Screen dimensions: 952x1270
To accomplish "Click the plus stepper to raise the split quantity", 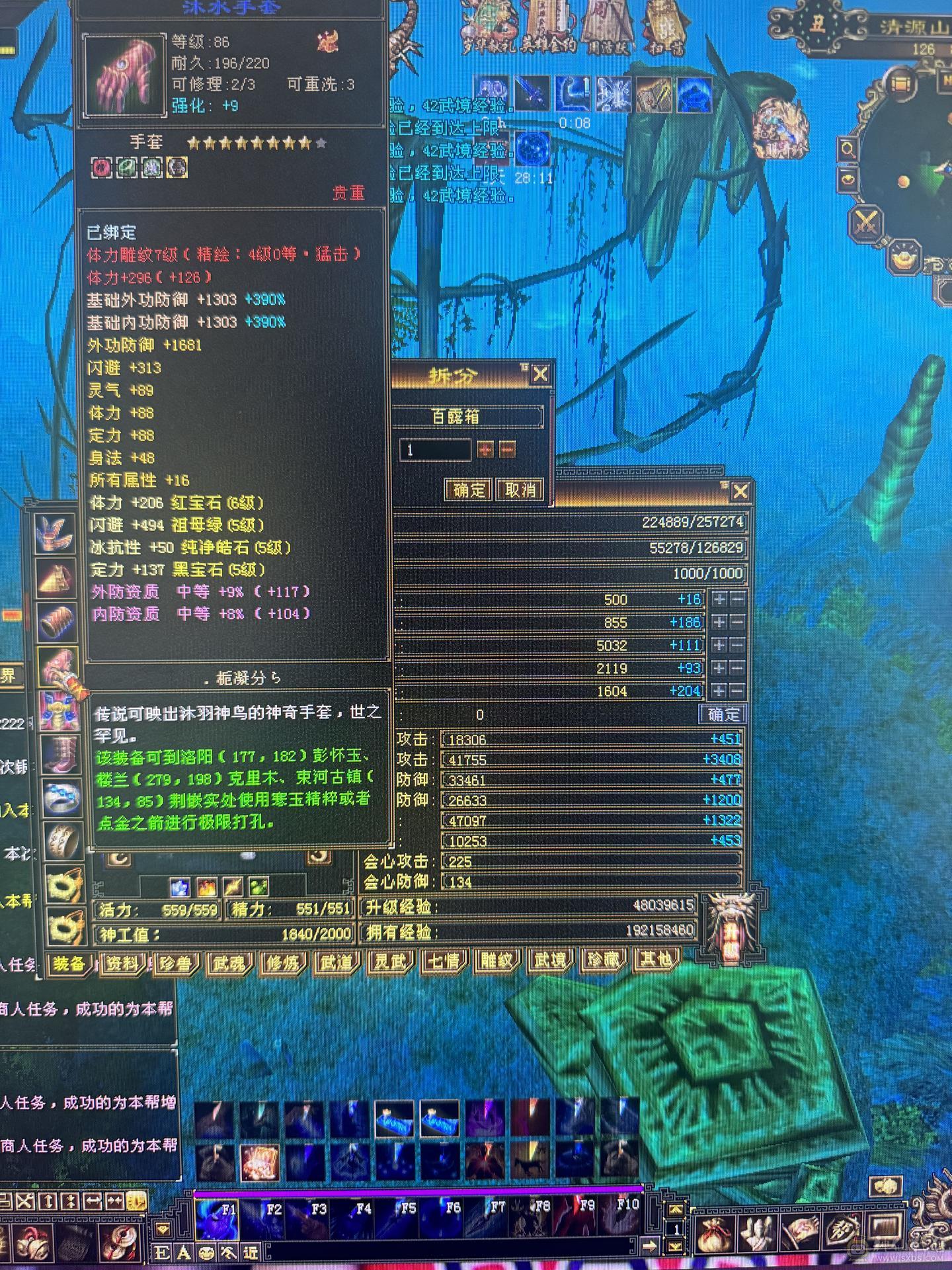I will [486, 448].
